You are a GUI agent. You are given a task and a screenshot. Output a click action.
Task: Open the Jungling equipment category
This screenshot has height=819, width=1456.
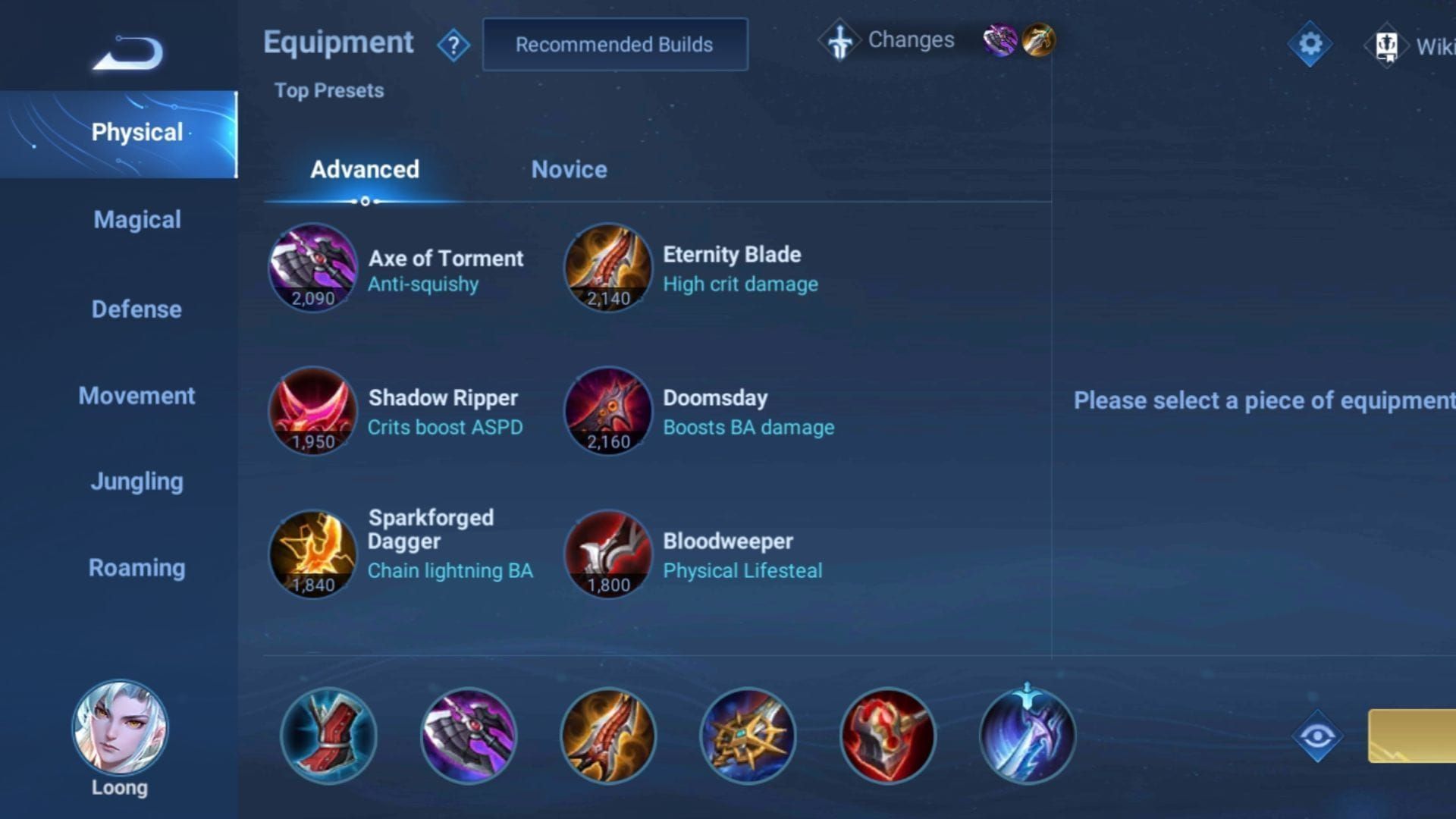pos(136,481)
